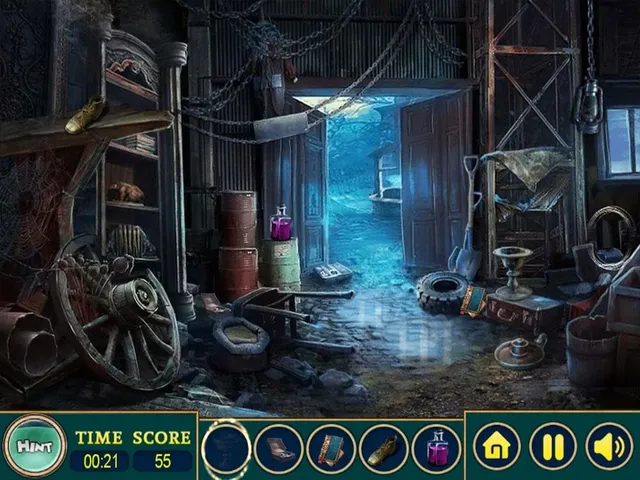
Task: Return to the home menu
Action: pos(497,447)
